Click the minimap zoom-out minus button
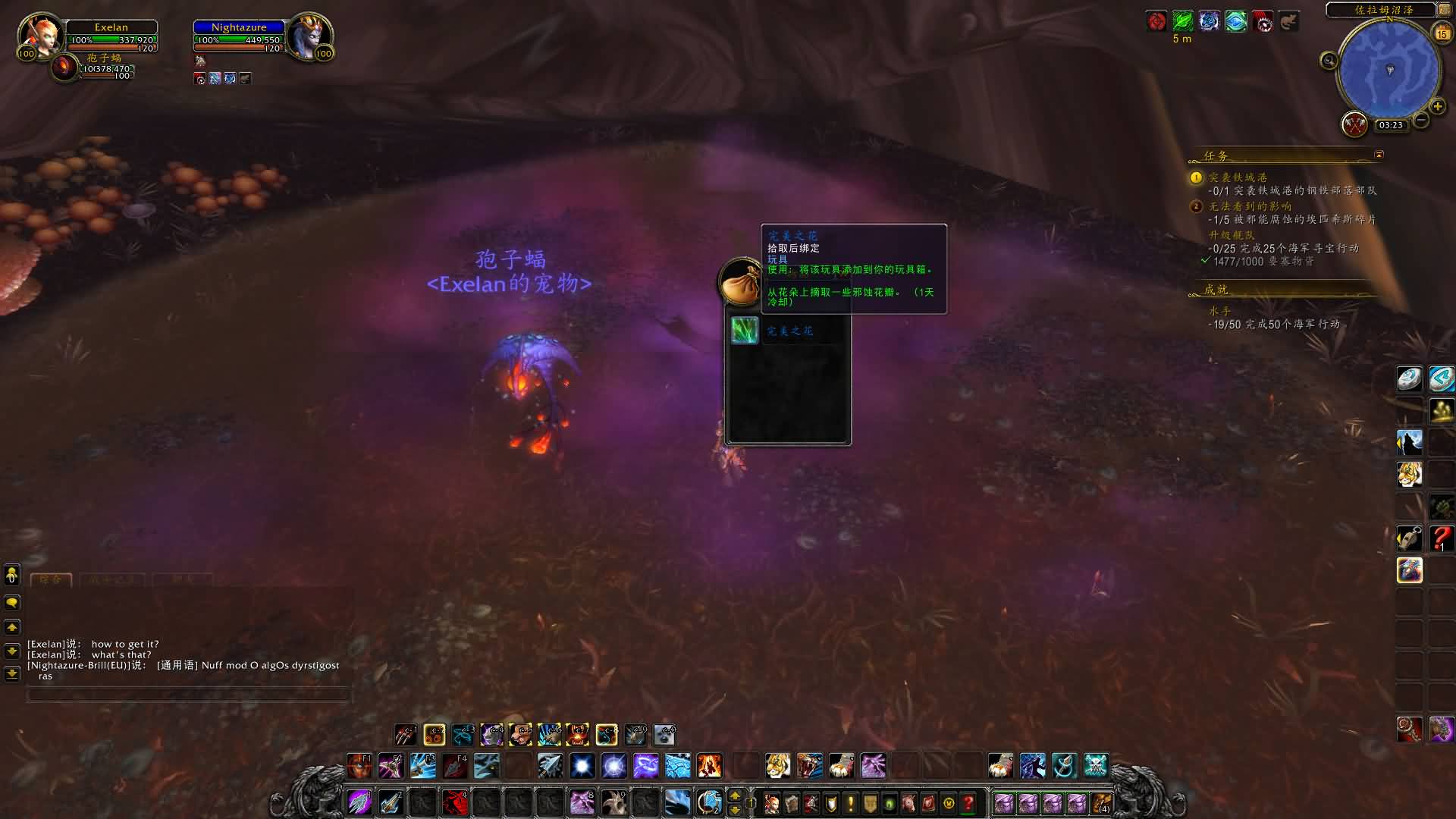 (1421, 120)
